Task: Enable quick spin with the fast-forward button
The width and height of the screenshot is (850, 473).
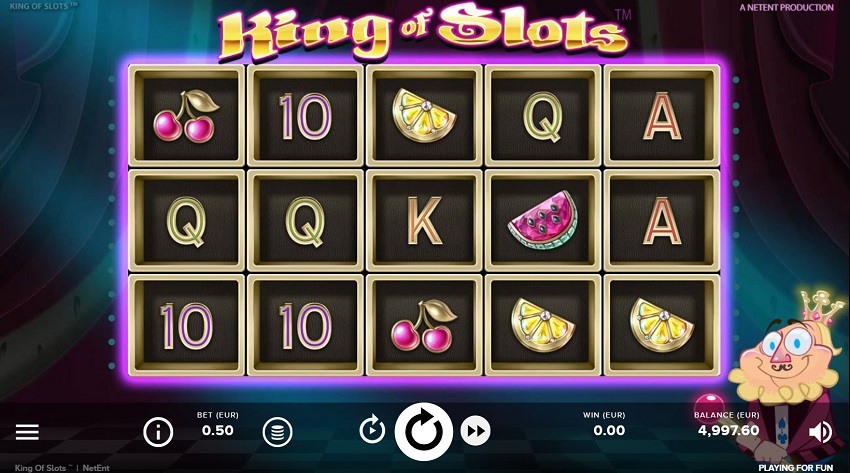Action: (476, 431)
